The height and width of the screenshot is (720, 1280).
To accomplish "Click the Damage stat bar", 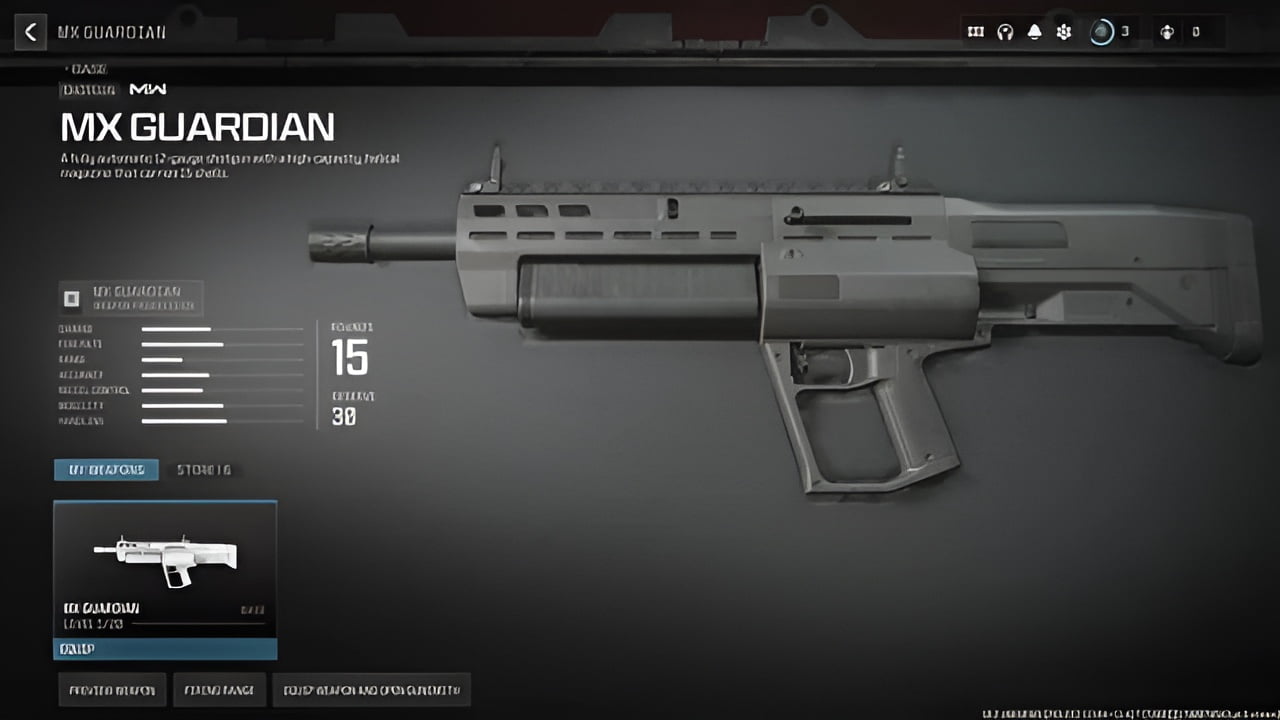I will (222, 327).
